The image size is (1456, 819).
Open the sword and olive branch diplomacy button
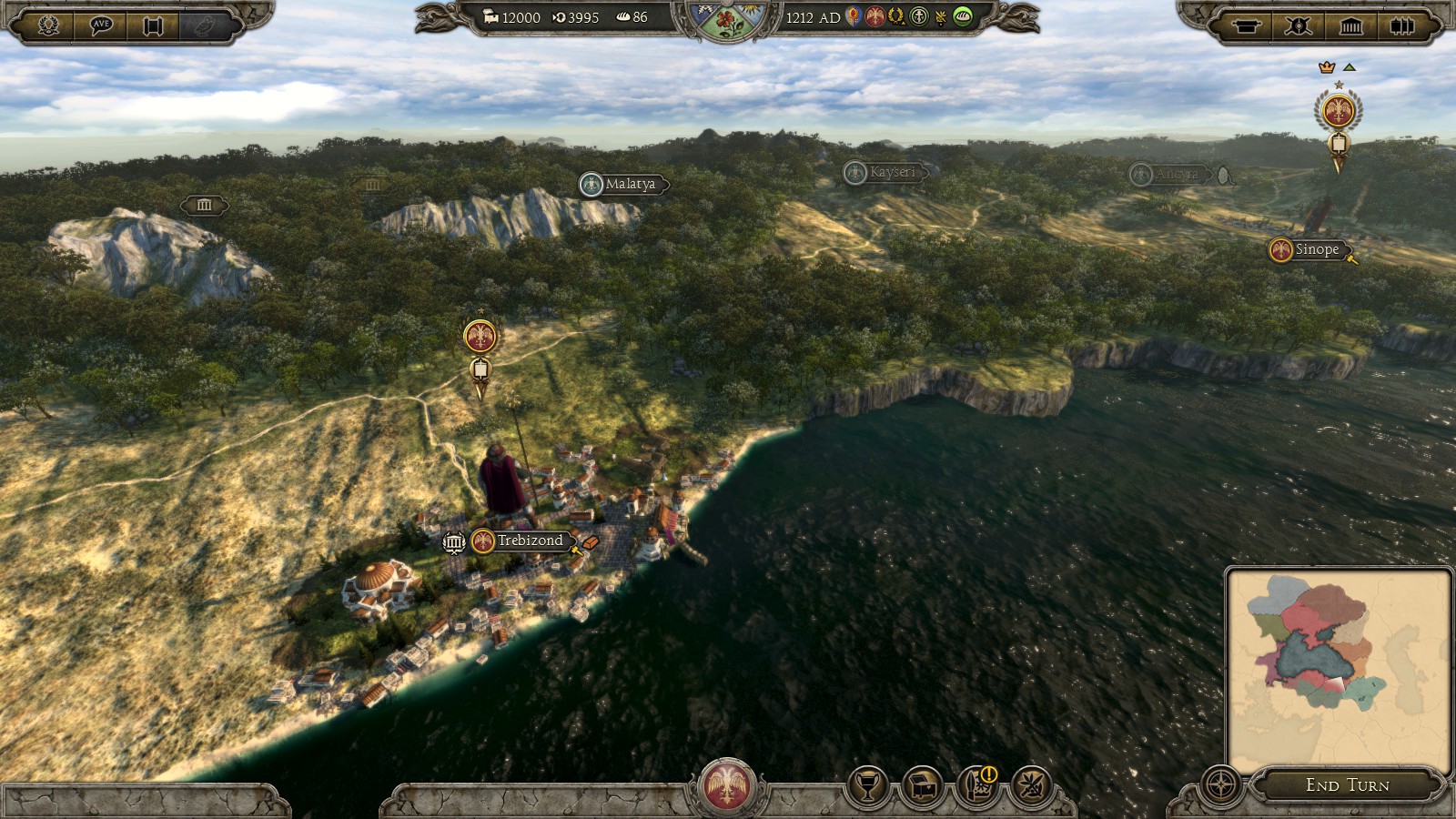(1032, 786)
